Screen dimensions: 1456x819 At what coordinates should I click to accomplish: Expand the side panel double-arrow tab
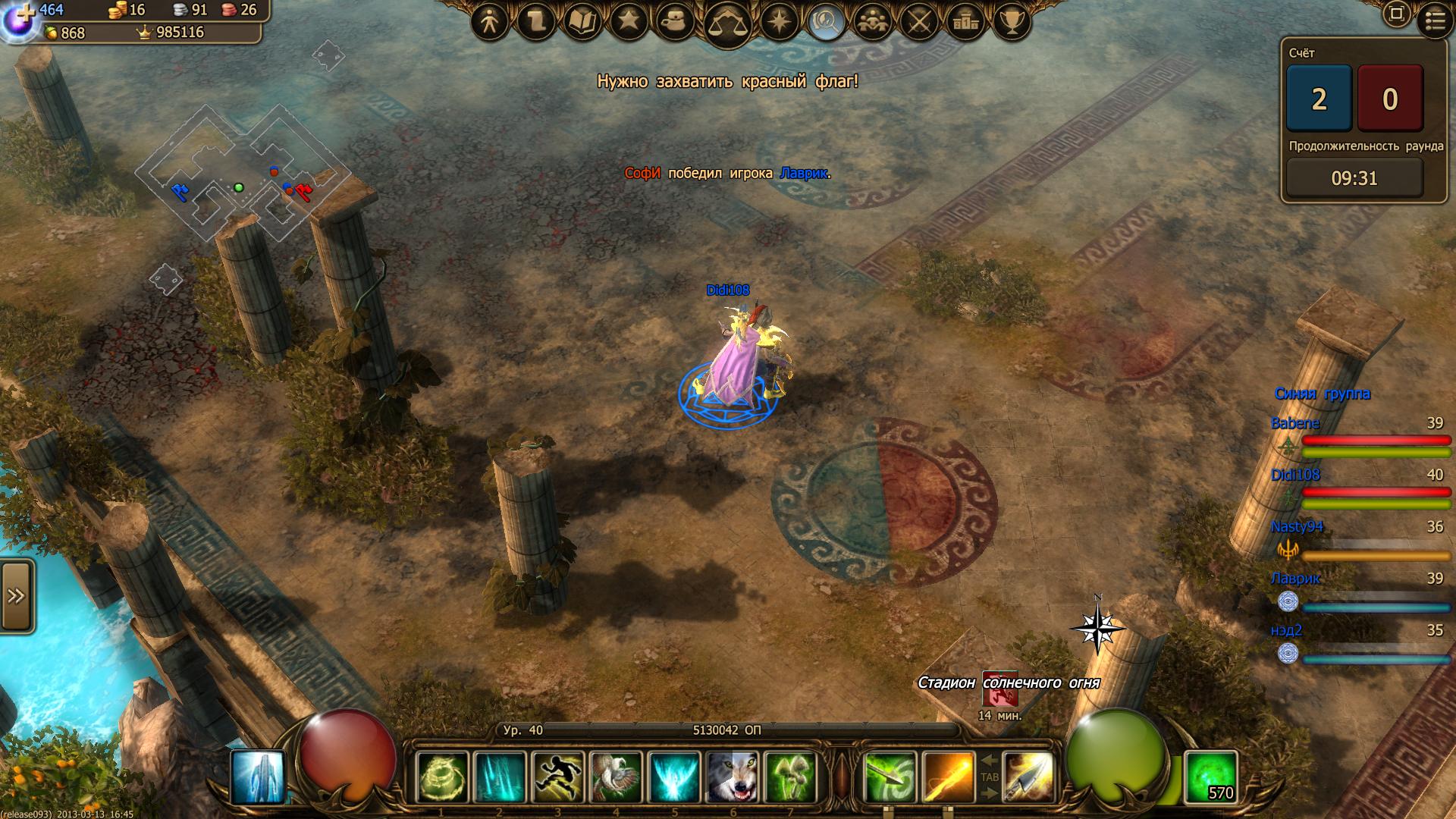17,596
